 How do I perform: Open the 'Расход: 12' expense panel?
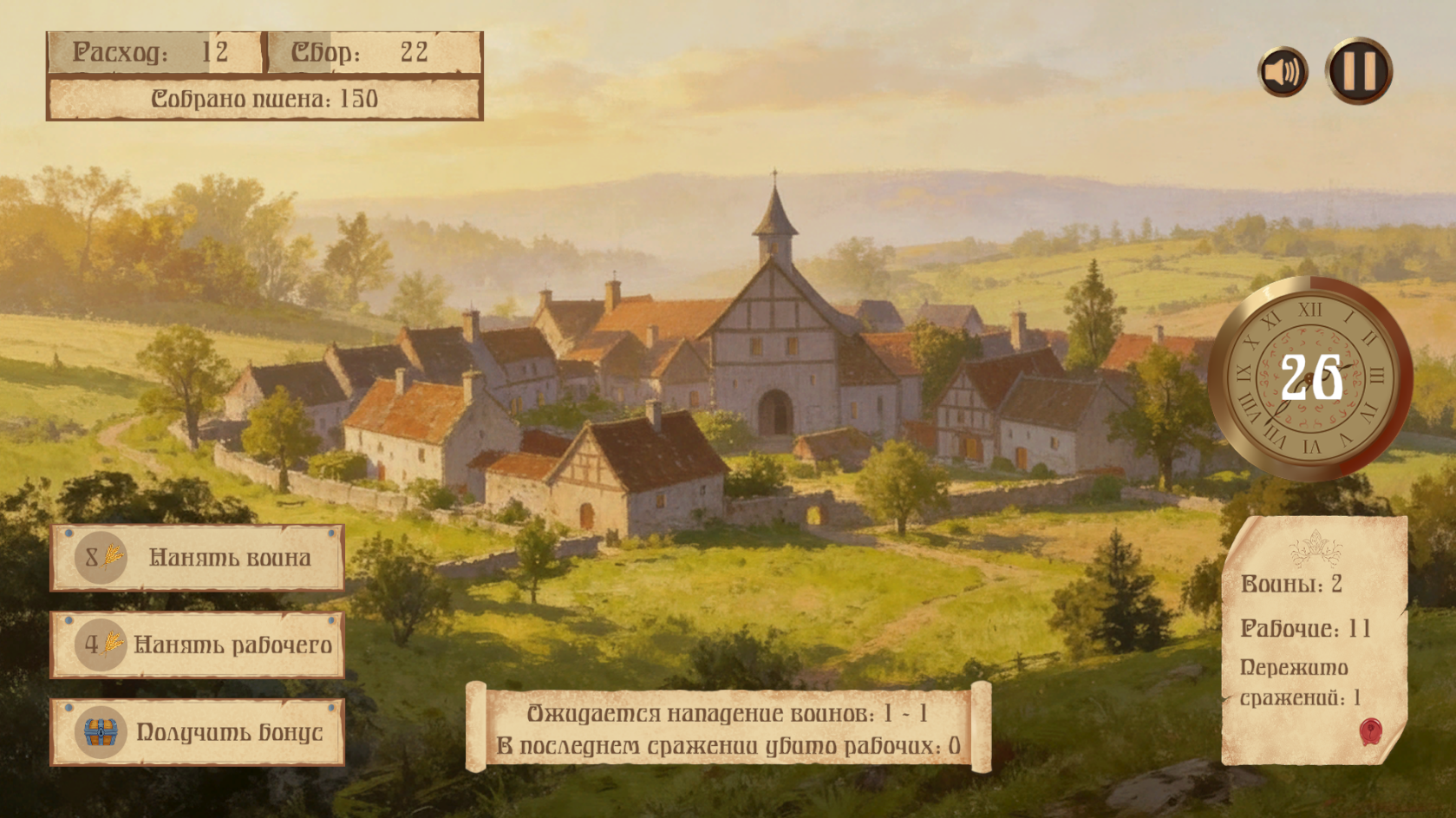point(153,52)
